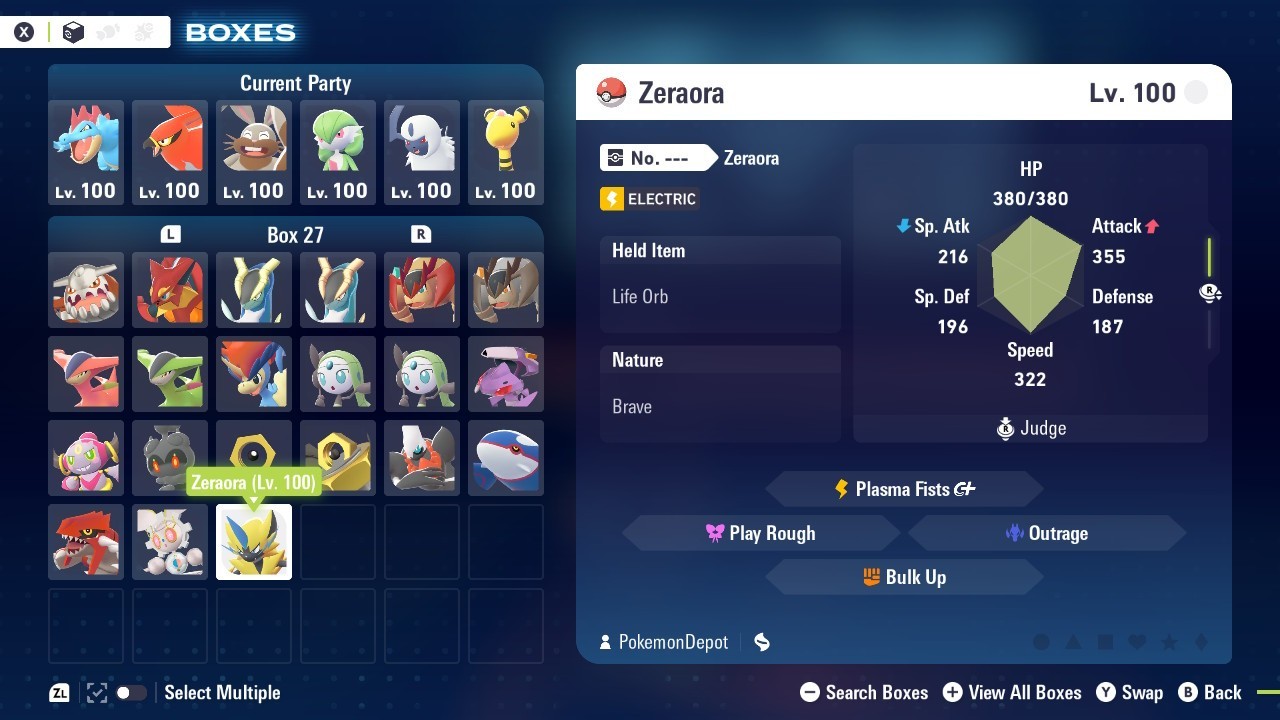The width and height of the screenshot is (1280, 720).
Task: Select Marshadow box slot
Action: click(170, 458)
